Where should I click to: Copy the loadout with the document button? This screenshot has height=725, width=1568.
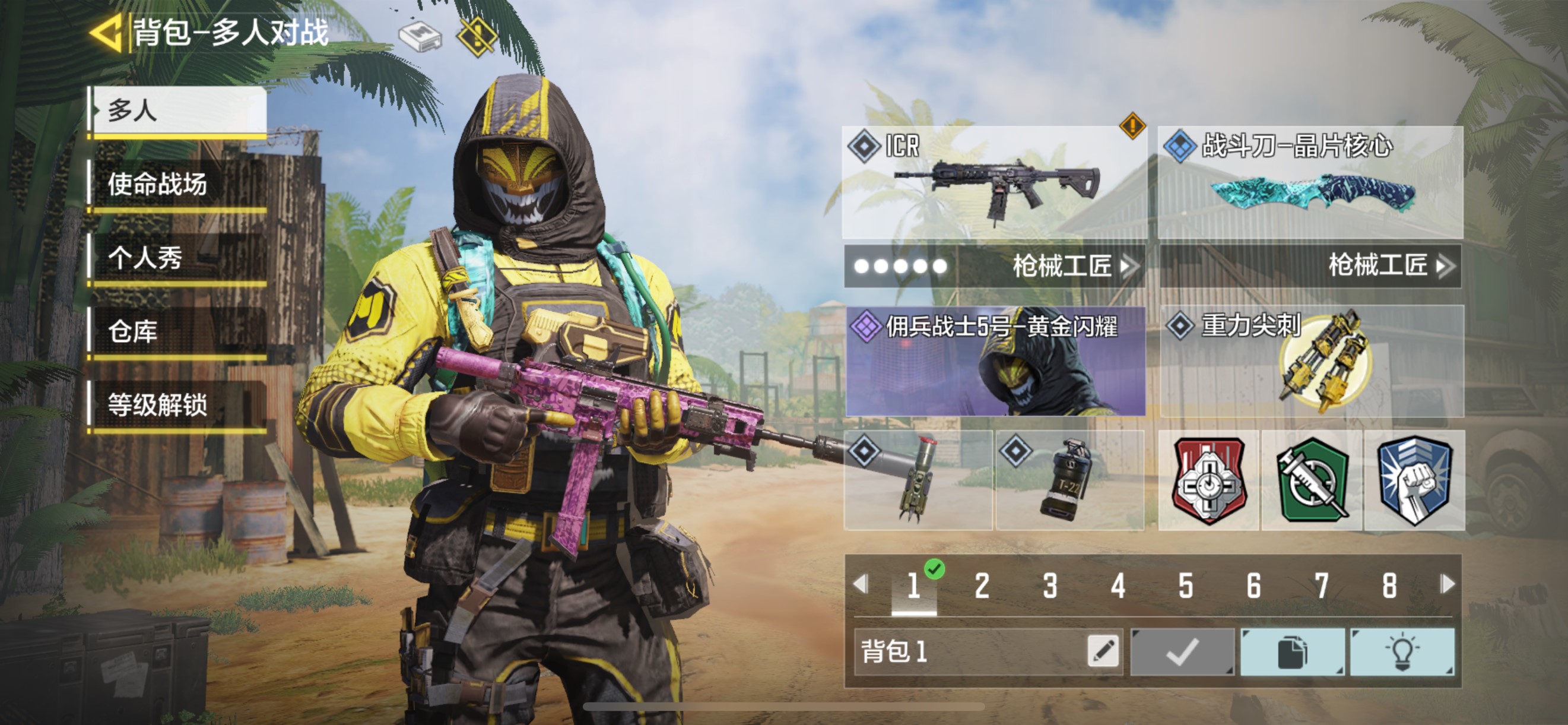coord(1292,652)
